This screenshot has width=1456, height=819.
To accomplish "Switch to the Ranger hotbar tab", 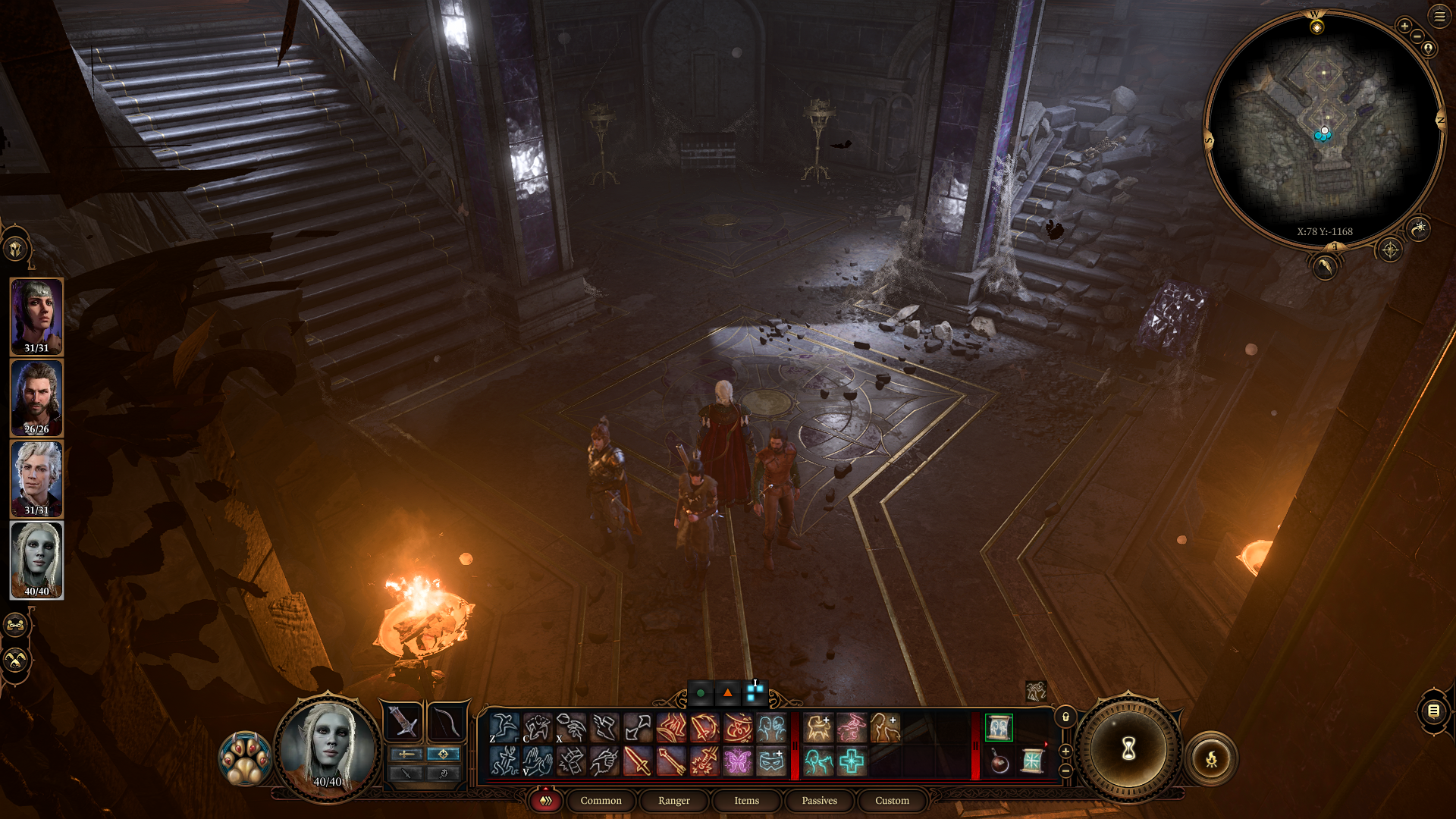I will point(673,801).
